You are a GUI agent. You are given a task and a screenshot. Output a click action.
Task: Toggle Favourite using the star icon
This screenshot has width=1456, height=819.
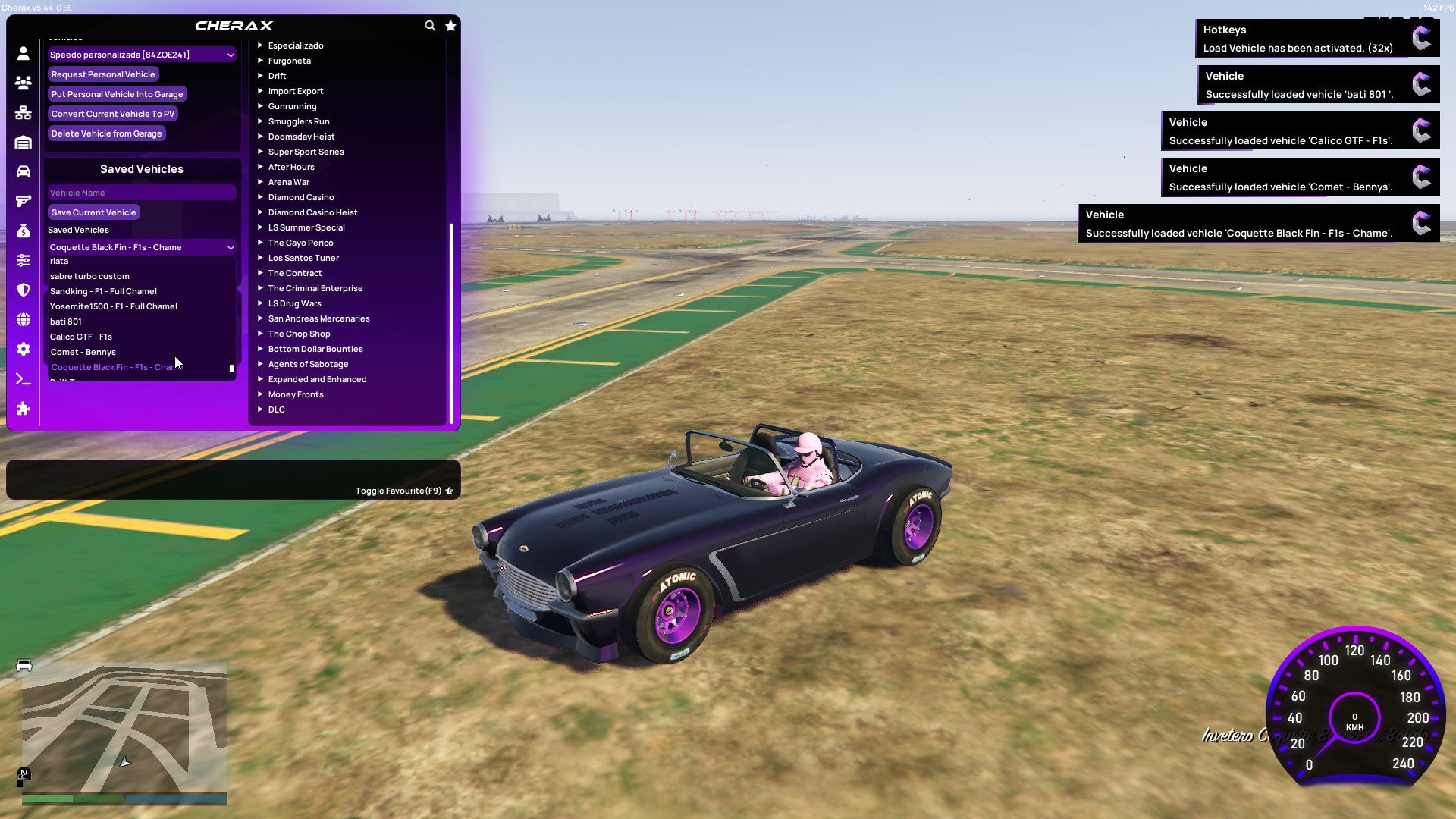[x=448, y=490]
